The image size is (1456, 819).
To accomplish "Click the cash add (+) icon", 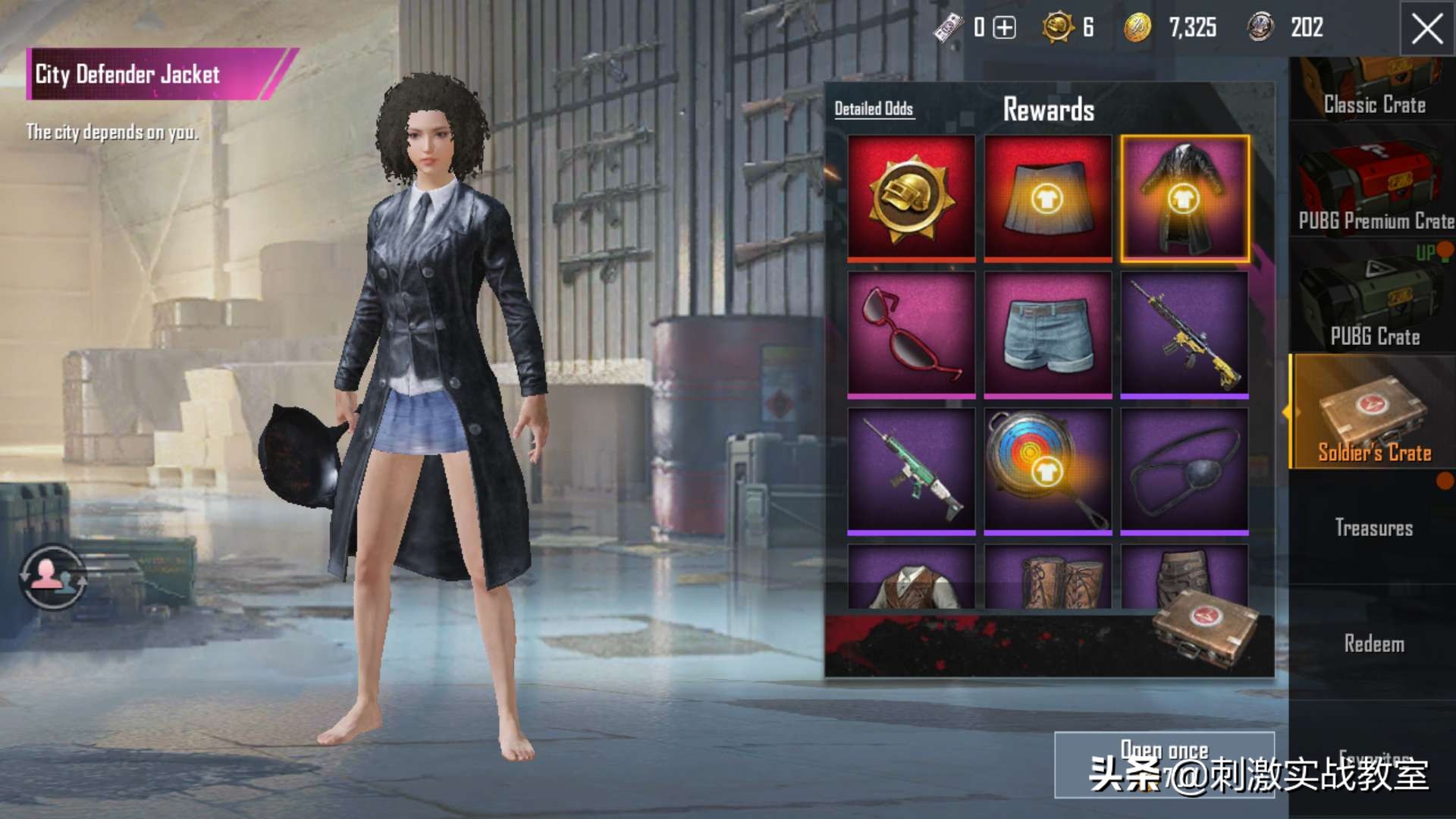I will point(1006,29).
